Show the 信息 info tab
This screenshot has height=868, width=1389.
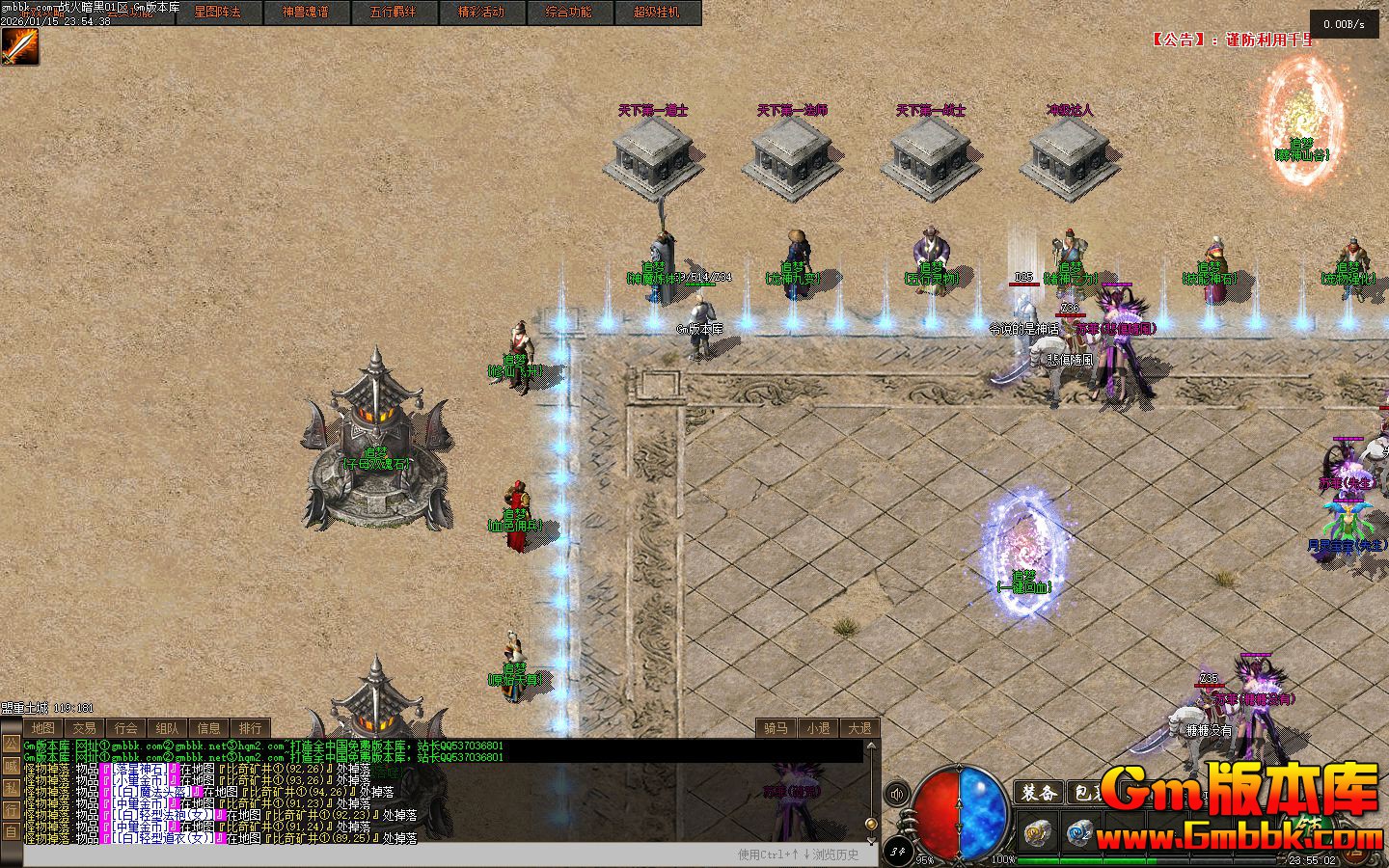pyautogui.click(x=208, y=728)
